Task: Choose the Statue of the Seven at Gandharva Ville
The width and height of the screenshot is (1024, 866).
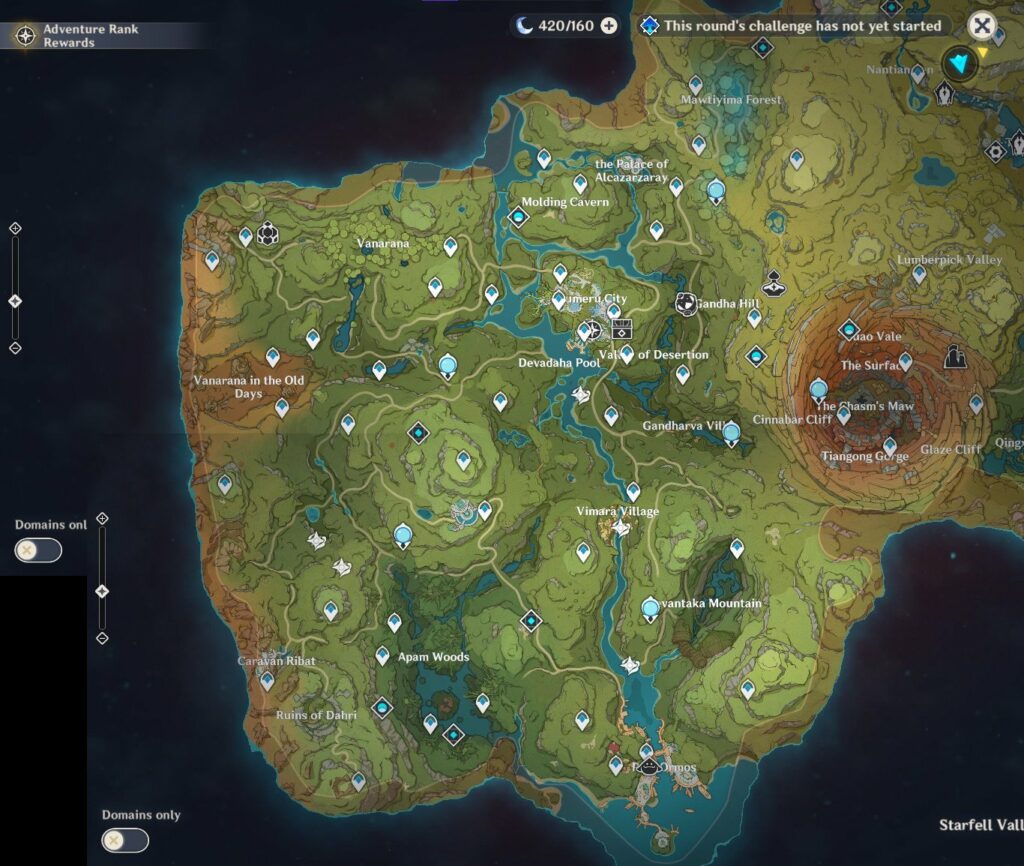Action: [x=731, y=433]
